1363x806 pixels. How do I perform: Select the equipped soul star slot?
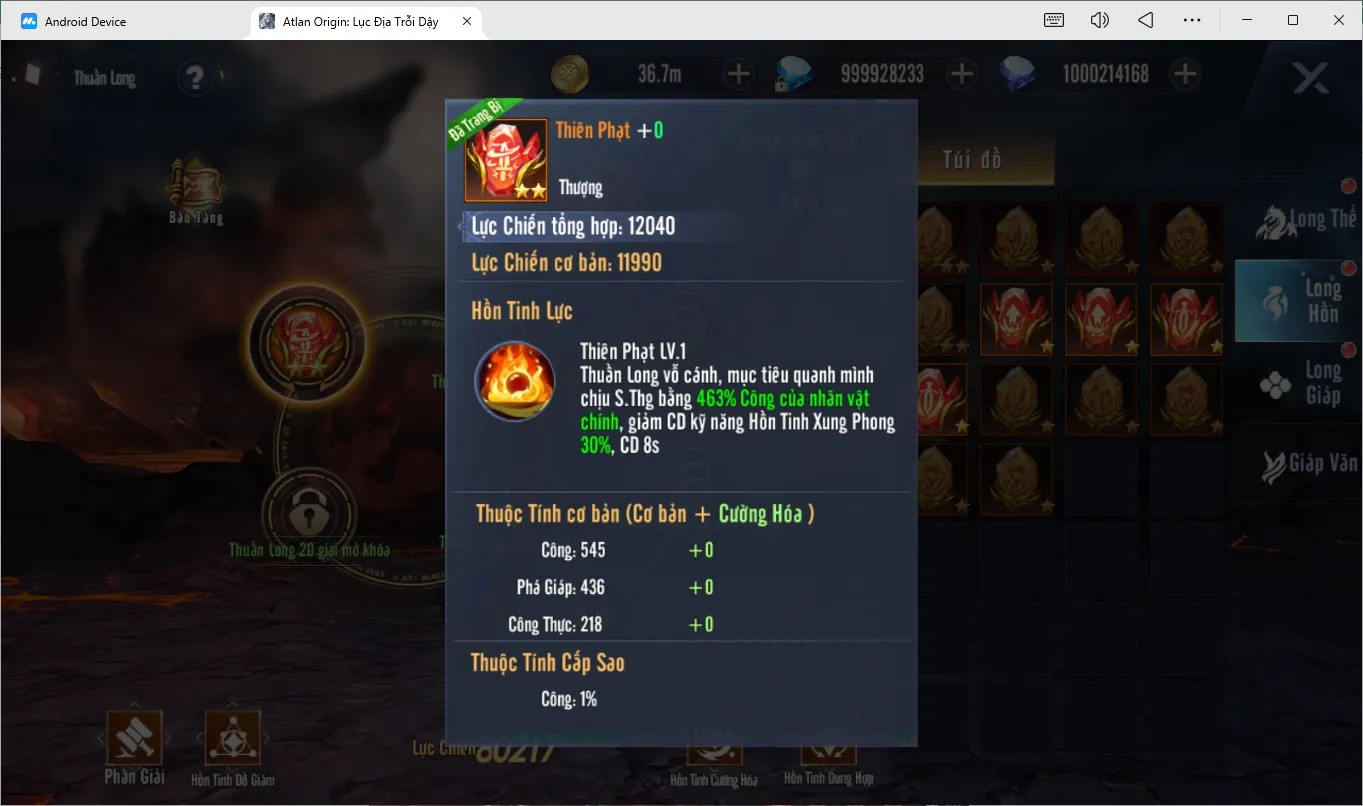pyautogui.click(x=308, y=343)
